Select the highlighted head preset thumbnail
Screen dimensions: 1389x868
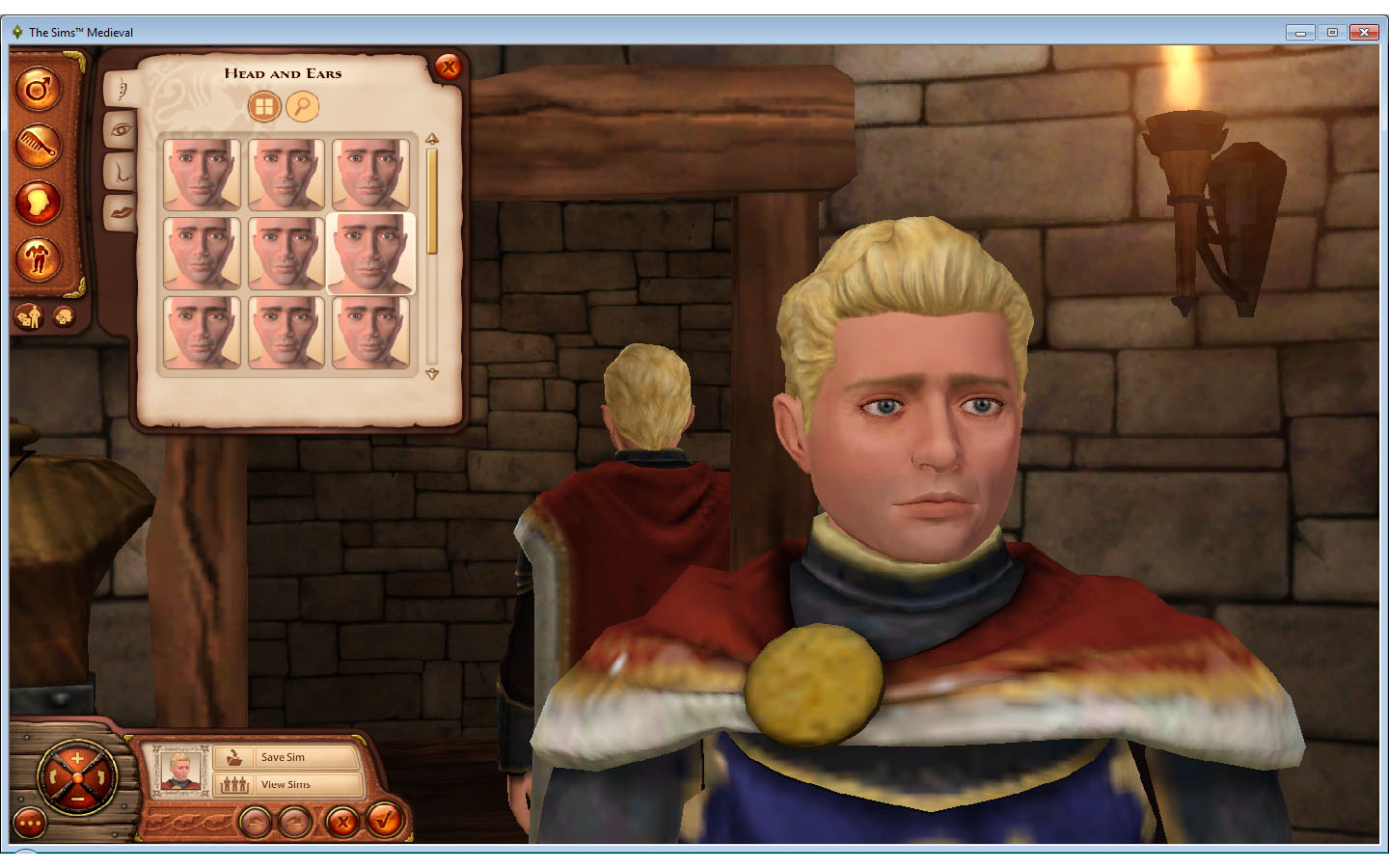click(x=371, y=255)
